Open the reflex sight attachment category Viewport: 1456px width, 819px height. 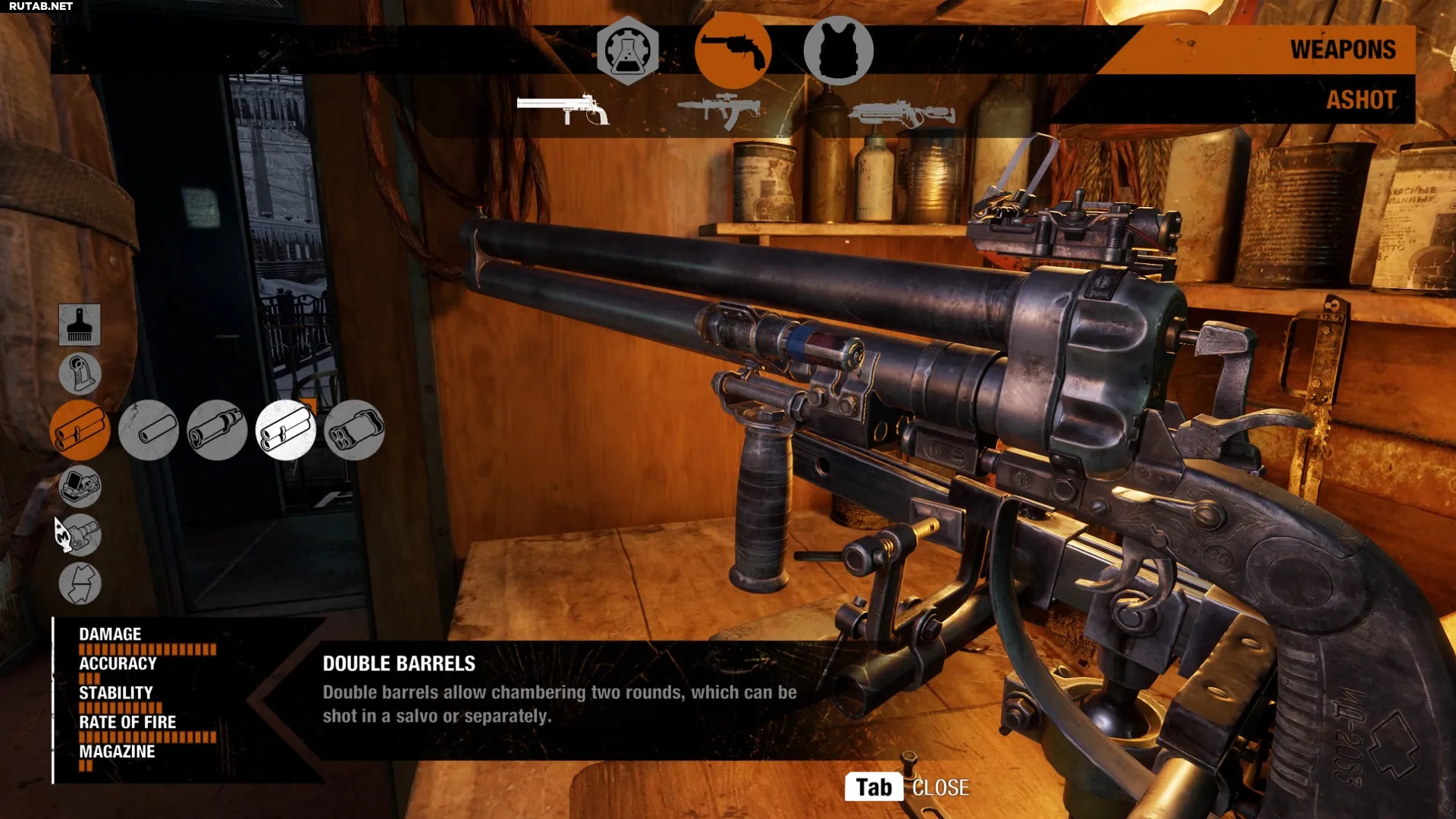(x=80, y=486)
